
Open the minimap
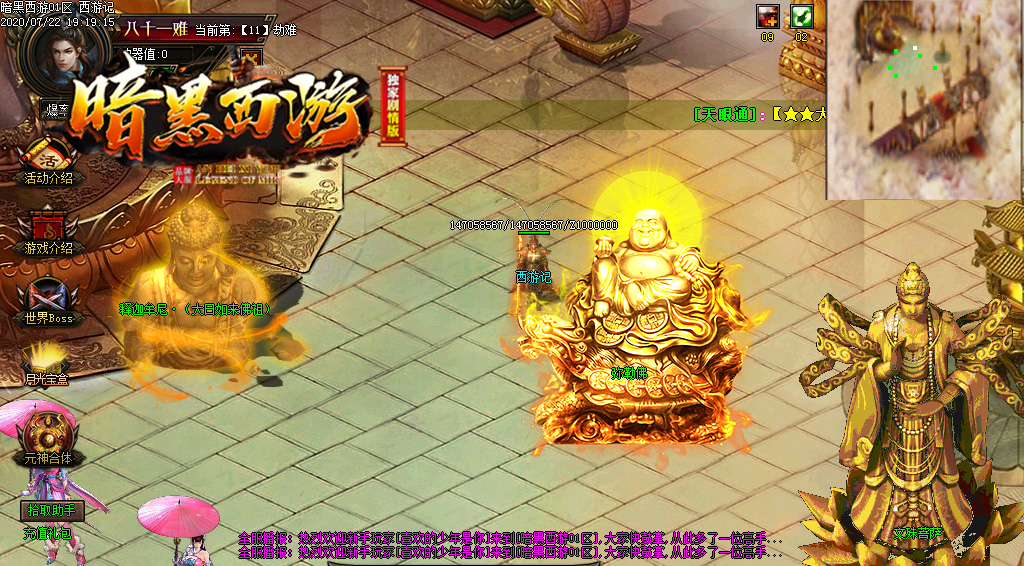(924, 98)
